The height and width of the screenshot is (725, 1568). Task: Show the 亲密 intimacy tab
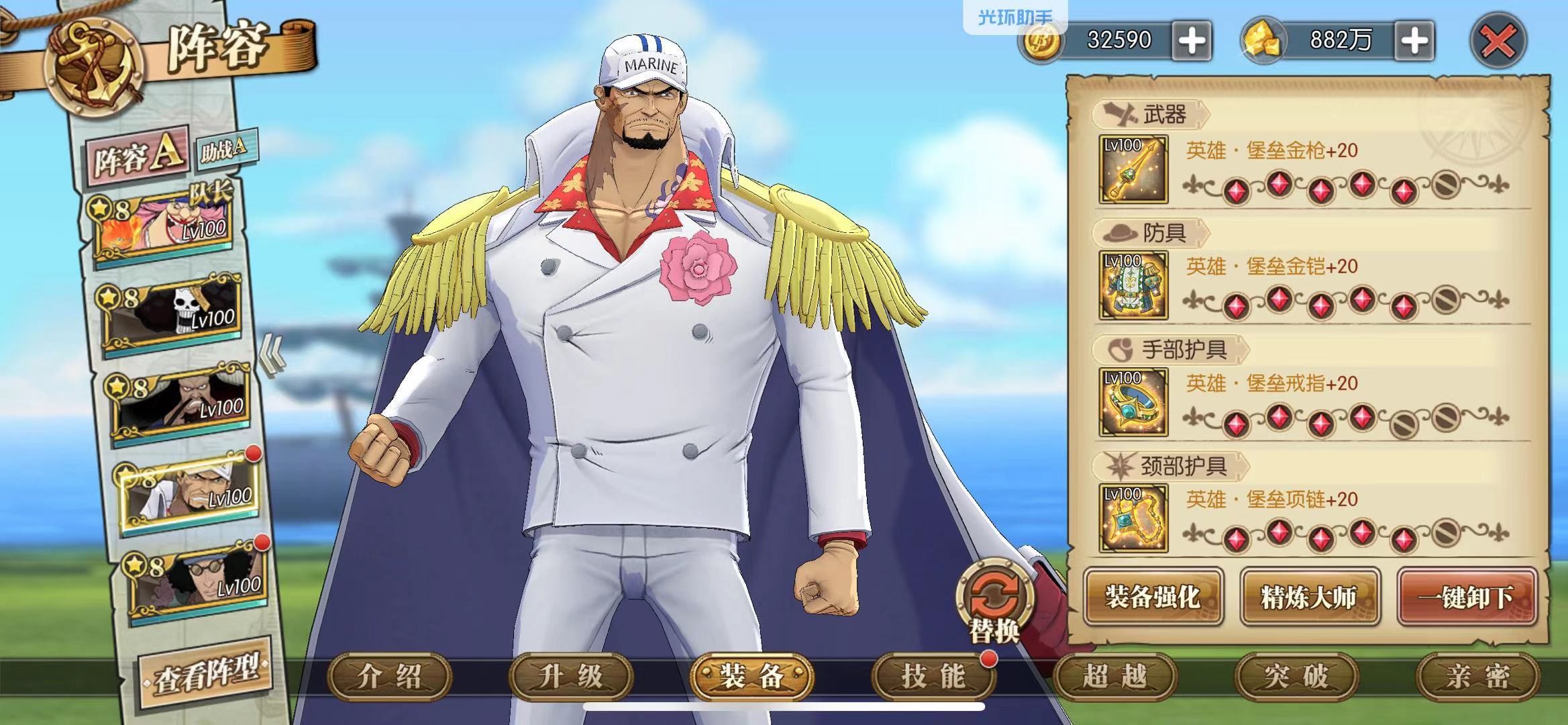pos(1477,677)
